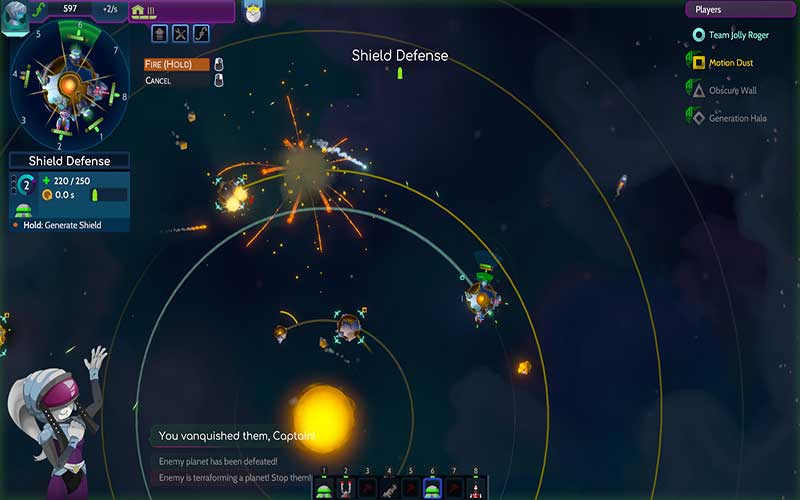Select the red magnet in slot 2
Viewport: 800px width, 500px height.
coord(346,488)
